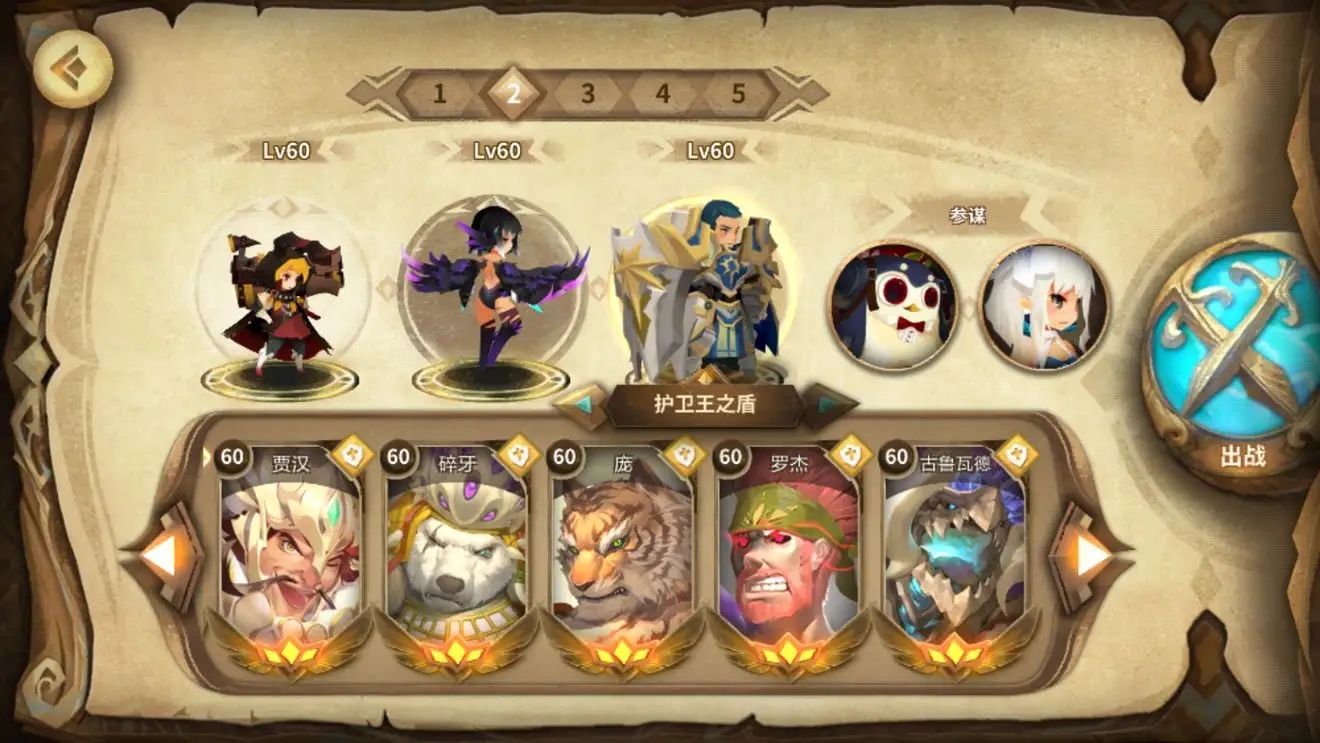Choose team tab 5
The height and width of the screenshot is (743, 1320).
[738, 94]
